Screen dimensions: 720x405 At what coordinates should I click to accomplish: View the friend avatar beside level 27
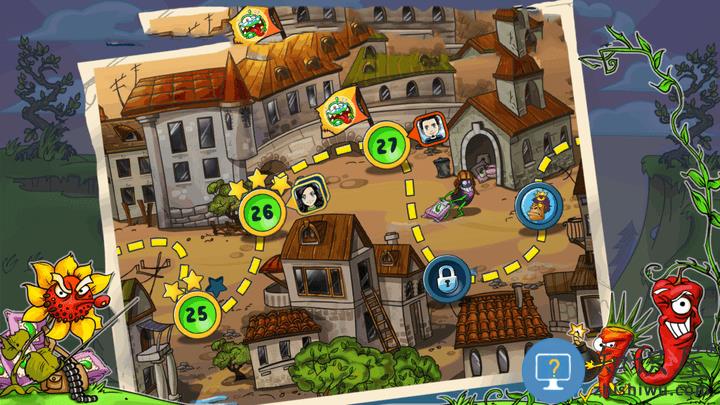point(427,128)
